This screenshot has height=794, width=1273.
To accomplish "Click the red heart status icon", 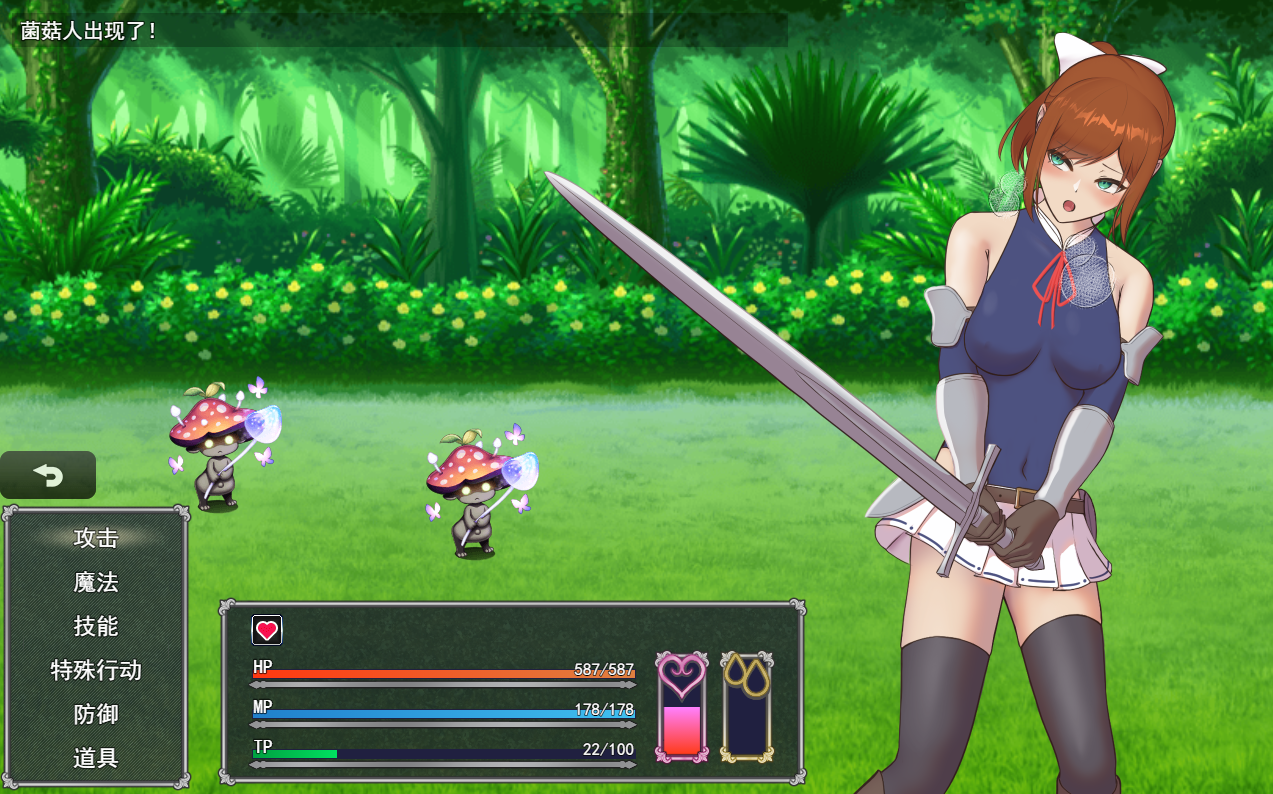I will (x=267, y=630).
